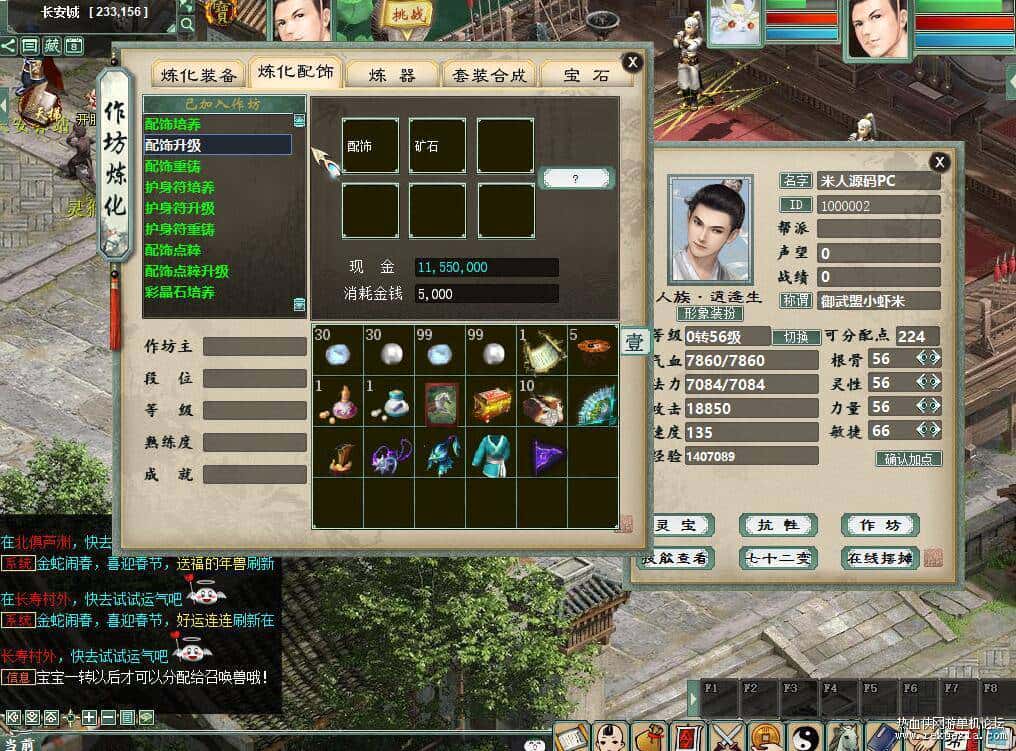Open 七十二变 transformations
This screenshot has height=751, width=1016.
point(778,558)
